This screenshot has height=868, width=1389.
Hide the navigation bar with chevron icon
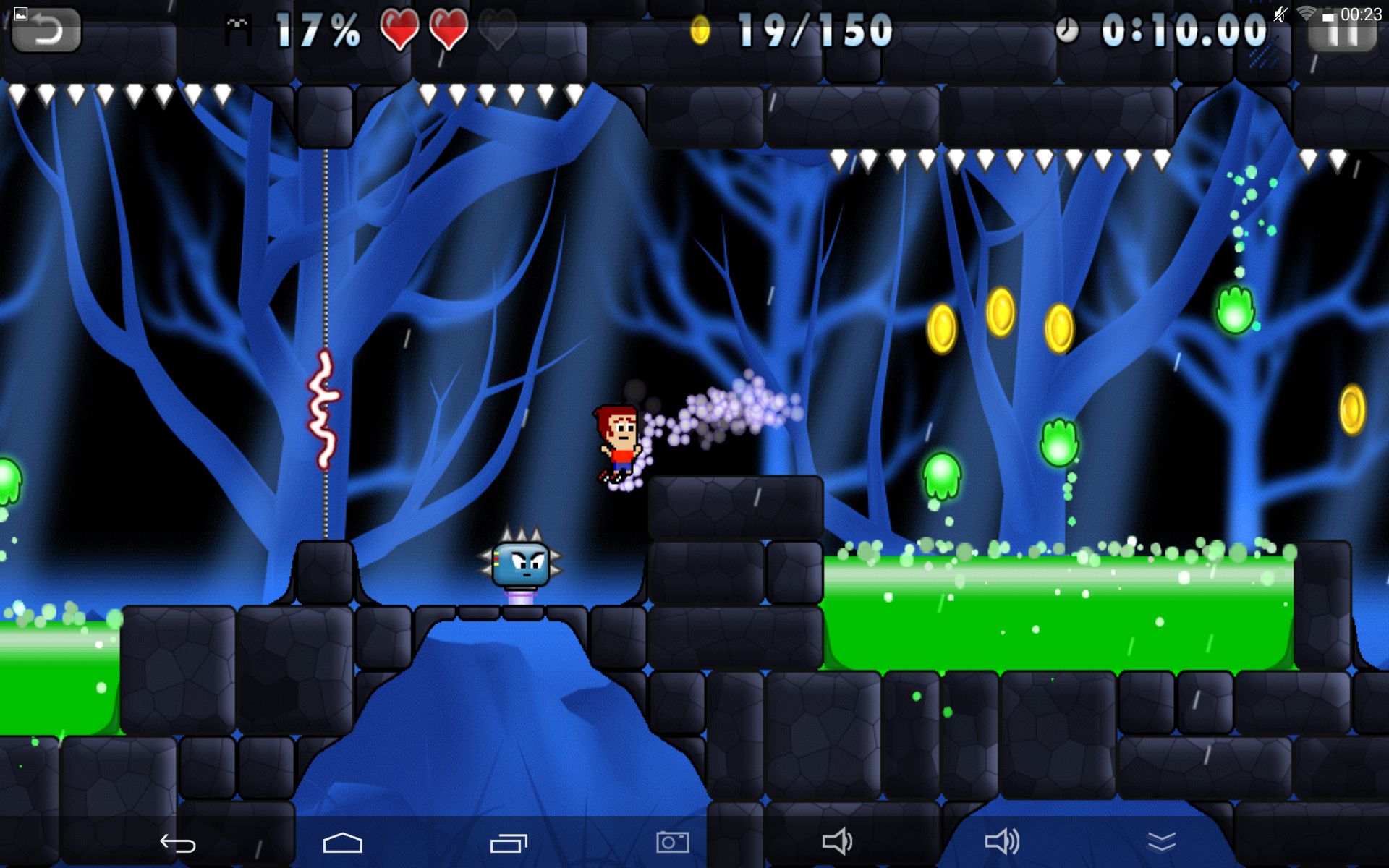point(1161,842)
